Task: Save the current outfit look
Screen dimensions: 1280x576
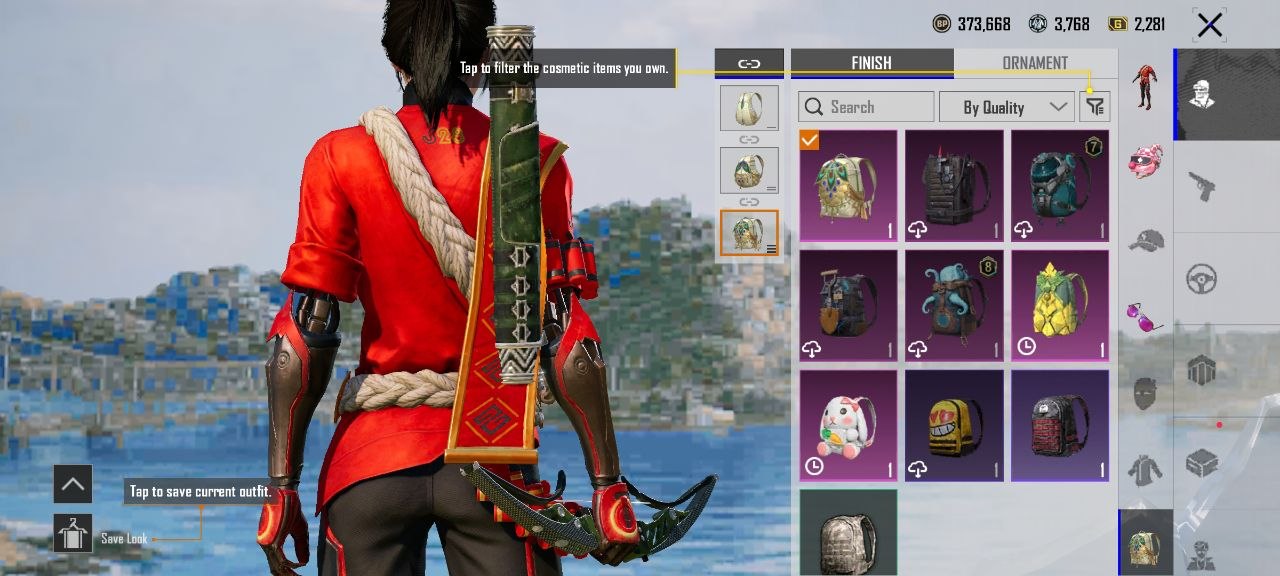Action: point(73,534)
